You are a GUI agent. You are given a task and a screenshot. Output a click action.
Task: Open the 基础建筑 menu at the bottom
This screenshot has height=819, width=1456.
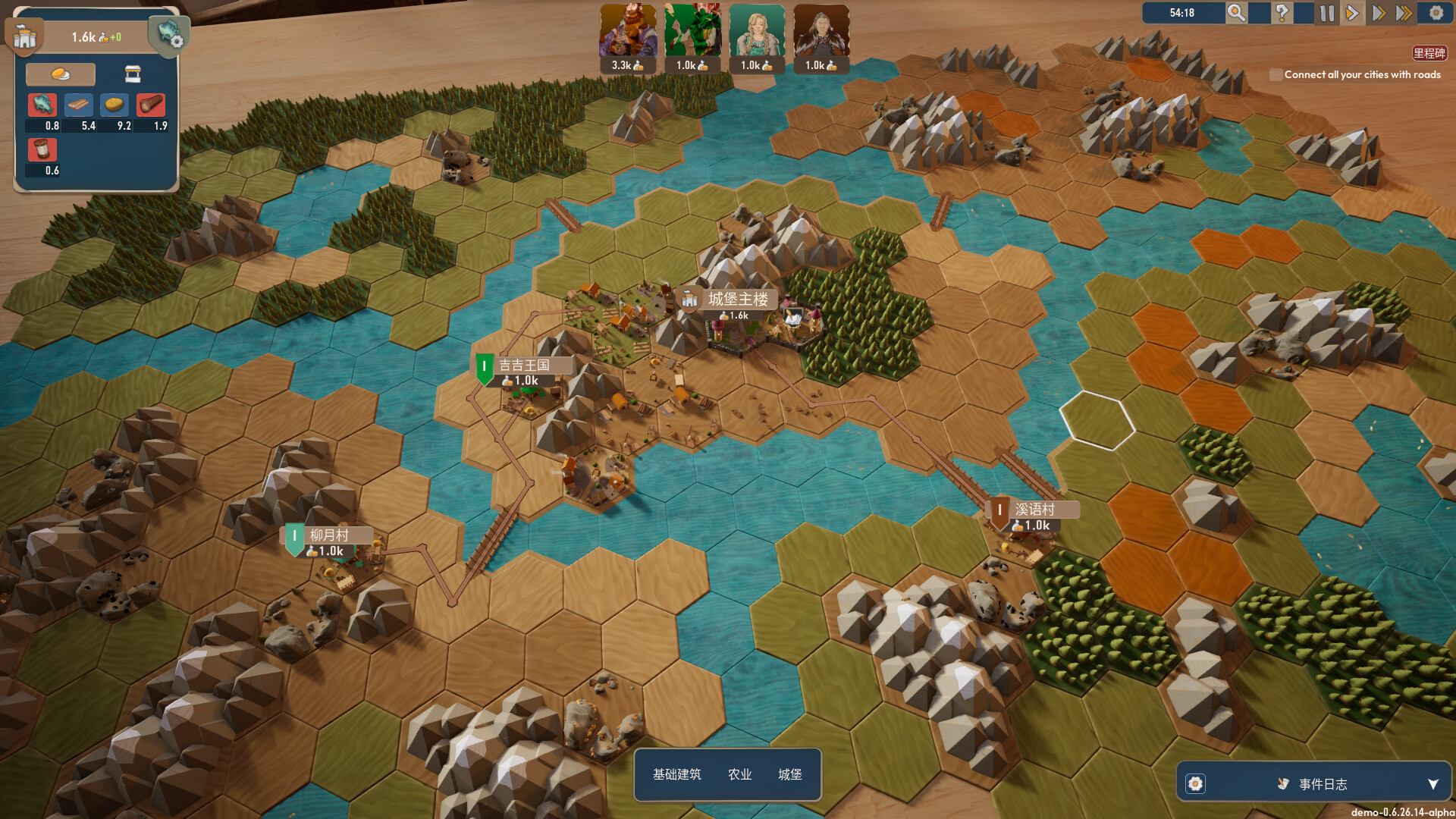tap(677, 775)
